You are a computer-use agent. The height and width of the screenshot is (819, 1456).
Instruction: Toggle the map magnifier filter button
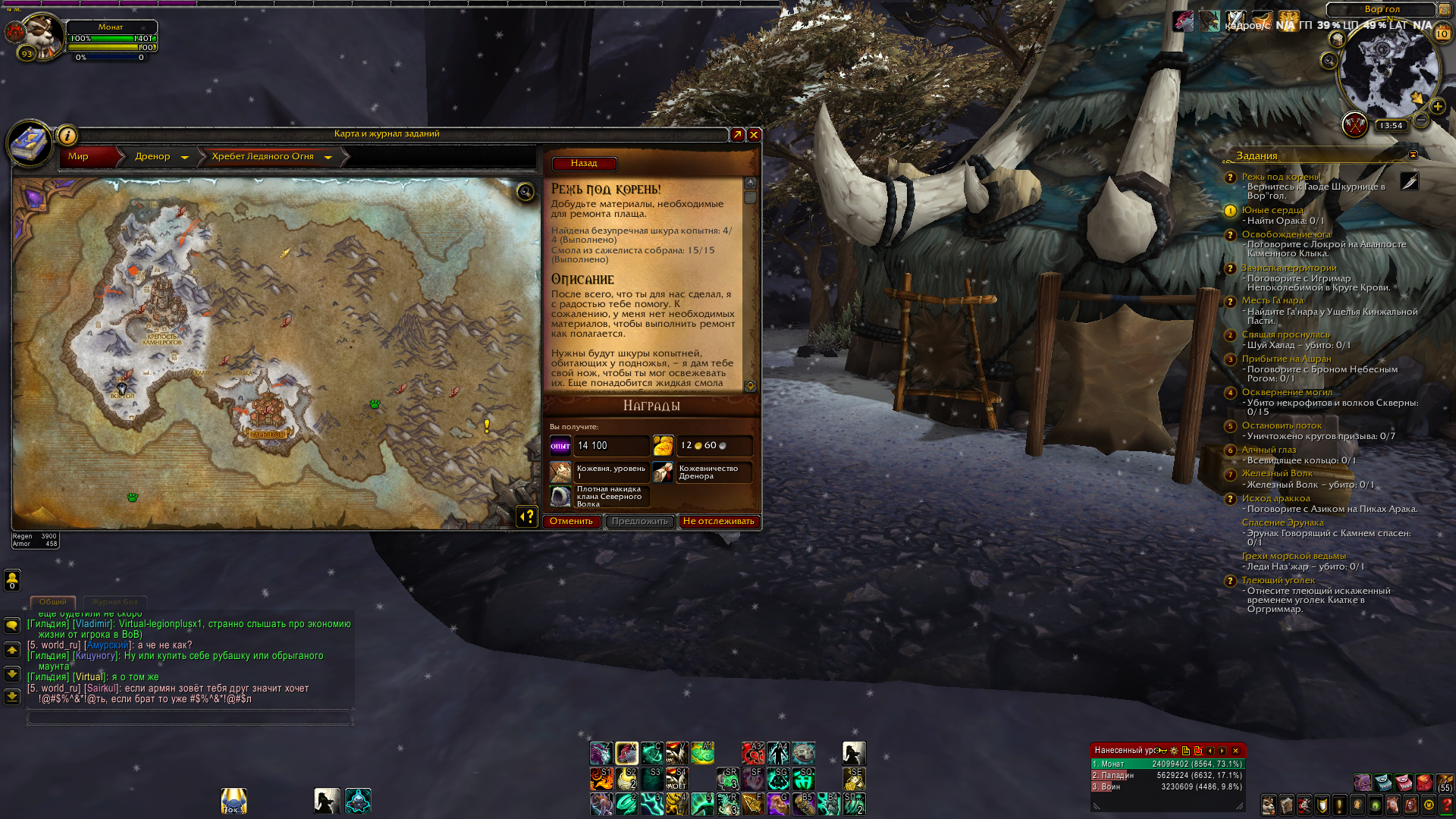(525, 192)
